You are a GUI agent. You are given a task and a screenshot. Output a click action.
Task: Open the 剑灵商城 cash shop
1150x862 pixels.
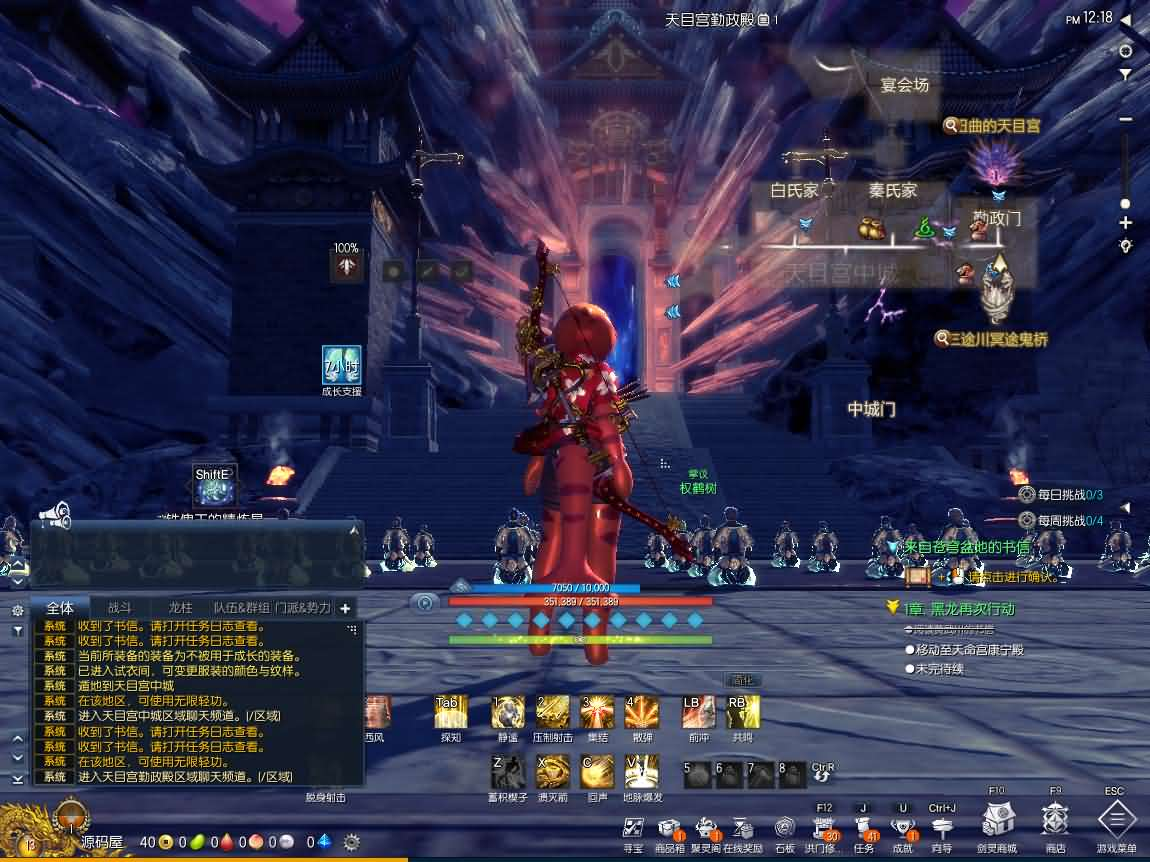coord(997,820)
